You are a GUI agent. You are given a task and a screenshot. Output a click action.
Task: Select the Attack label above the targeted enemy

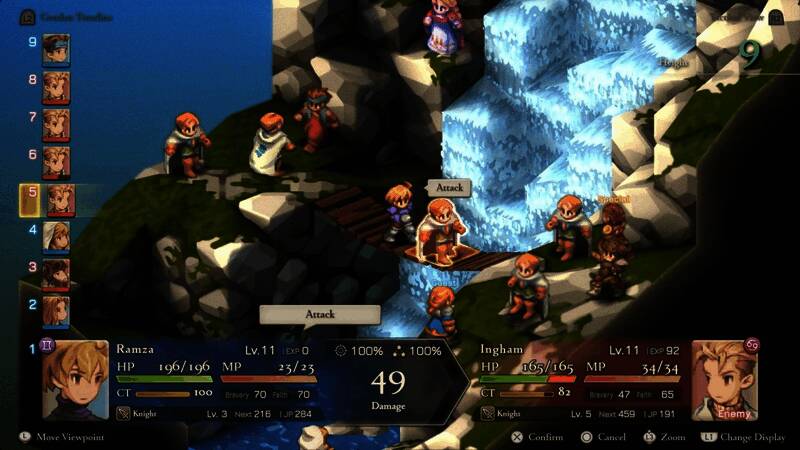tap(448, 188)
